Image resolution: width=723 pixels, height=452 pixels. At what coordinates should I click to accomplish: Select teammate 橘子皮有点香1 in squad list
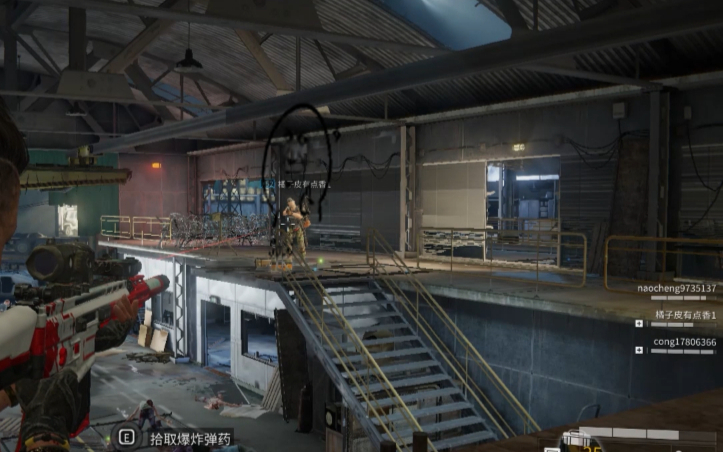pyautogui.click(x=685, y=315)
